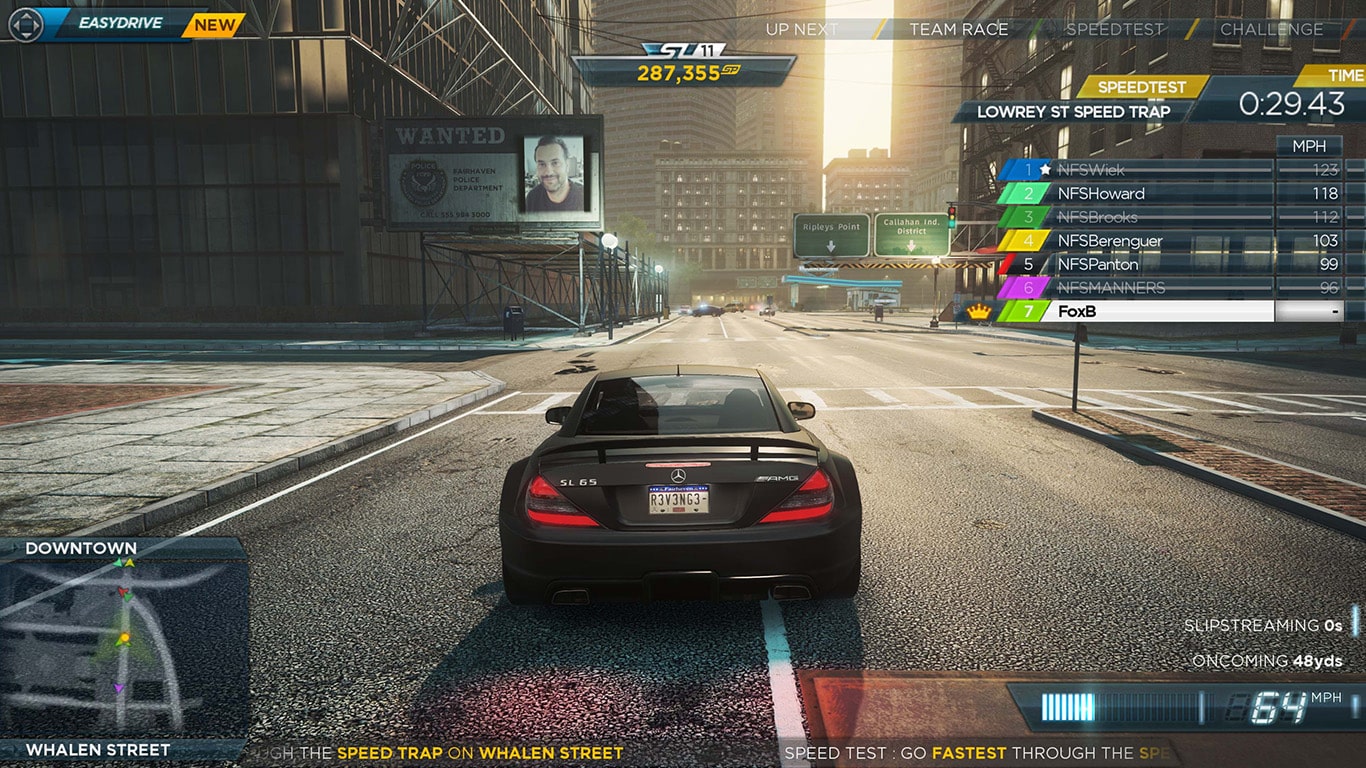Click the player arrow on the Downtown minimap
The width and height of the screenshot is (1366, 768).
(x=123, y=640)
